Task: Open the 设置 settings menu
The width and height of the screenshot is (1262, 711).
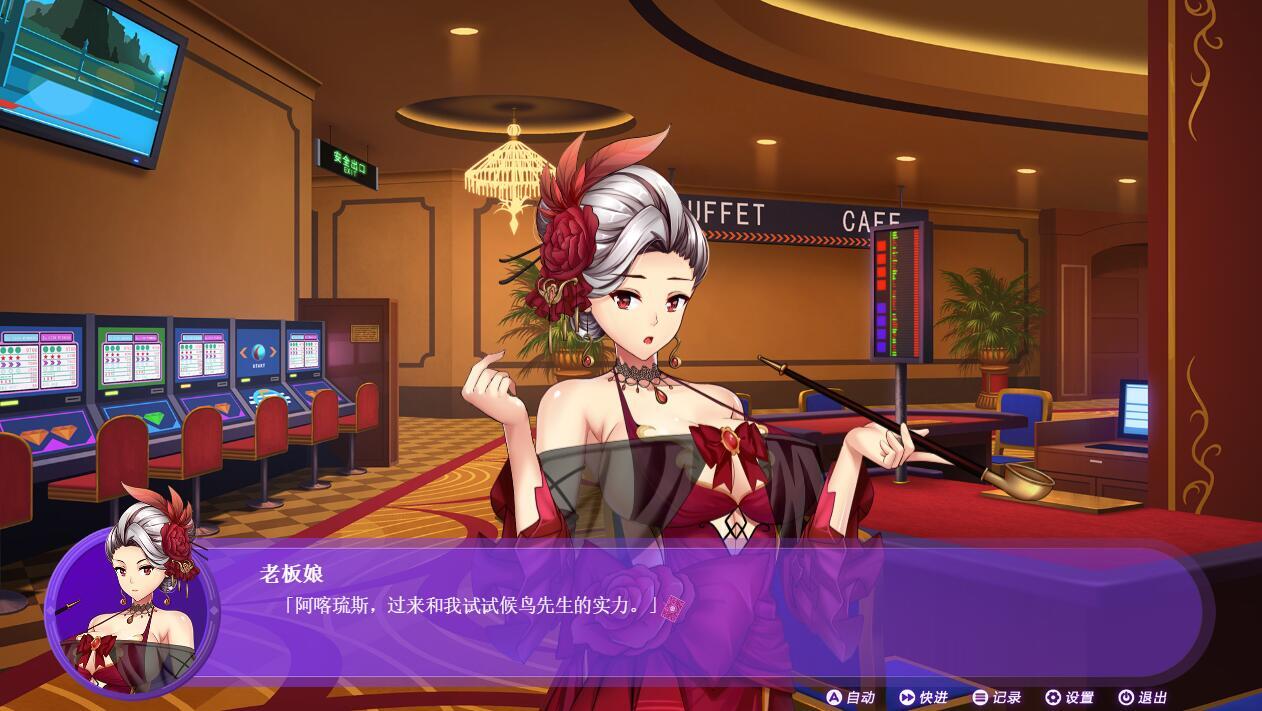Action: (1070, 697)
